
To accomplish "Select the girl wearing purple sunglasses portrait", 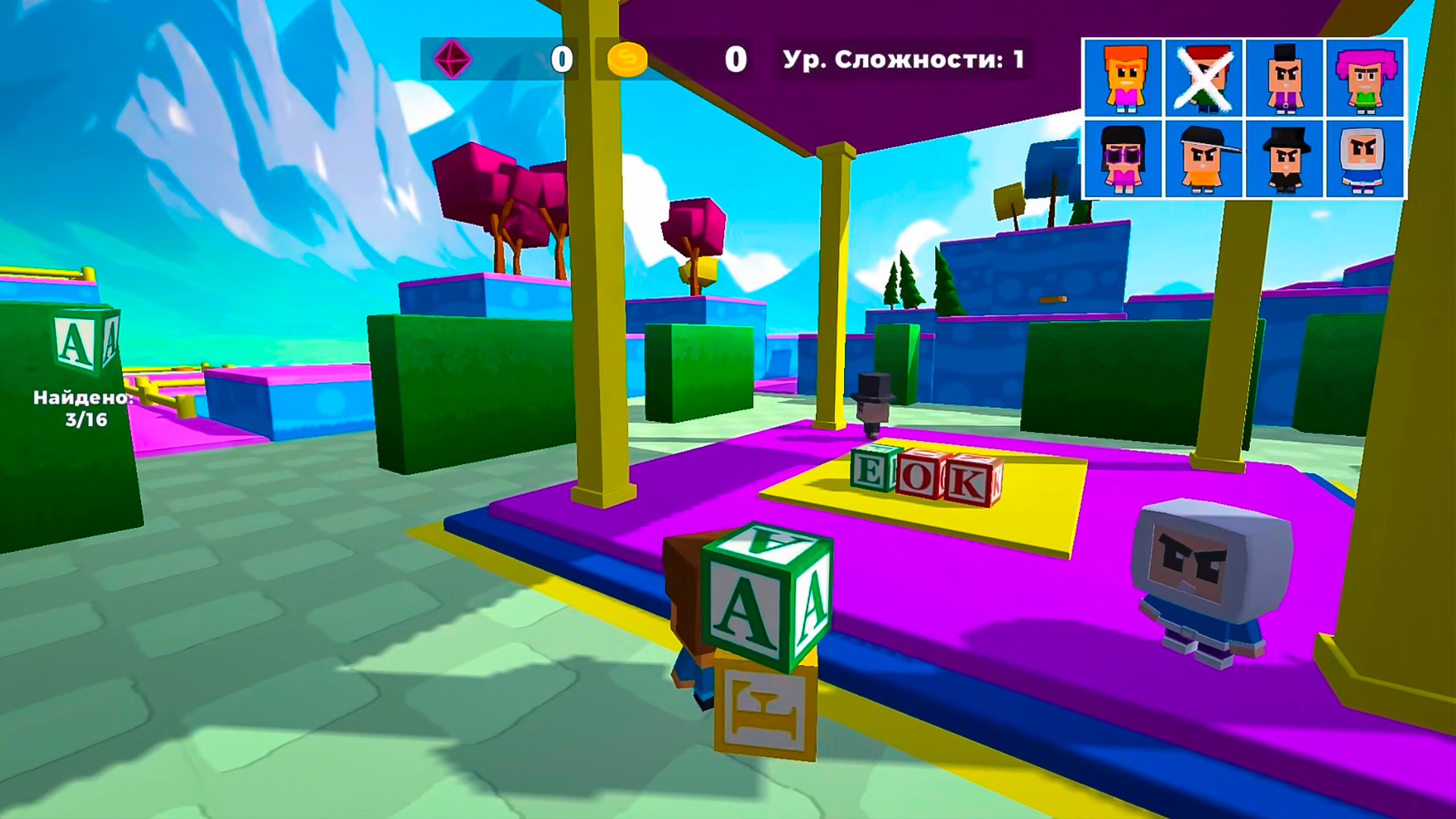I will pyautogui.click(x=1125, y=158).
